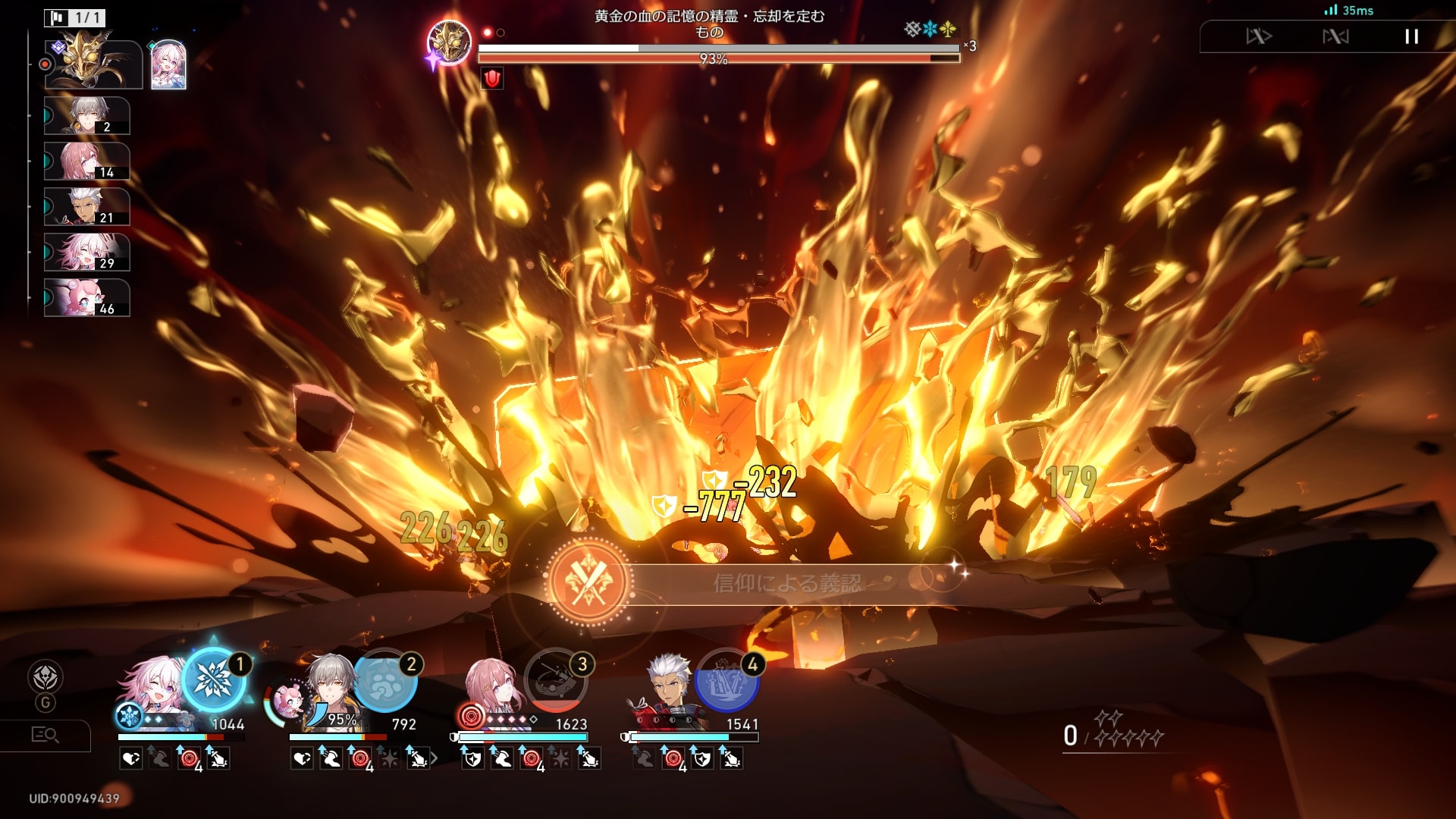
Task: Select the pink creature turn-order entry 46
Action: tap(86, 298)
